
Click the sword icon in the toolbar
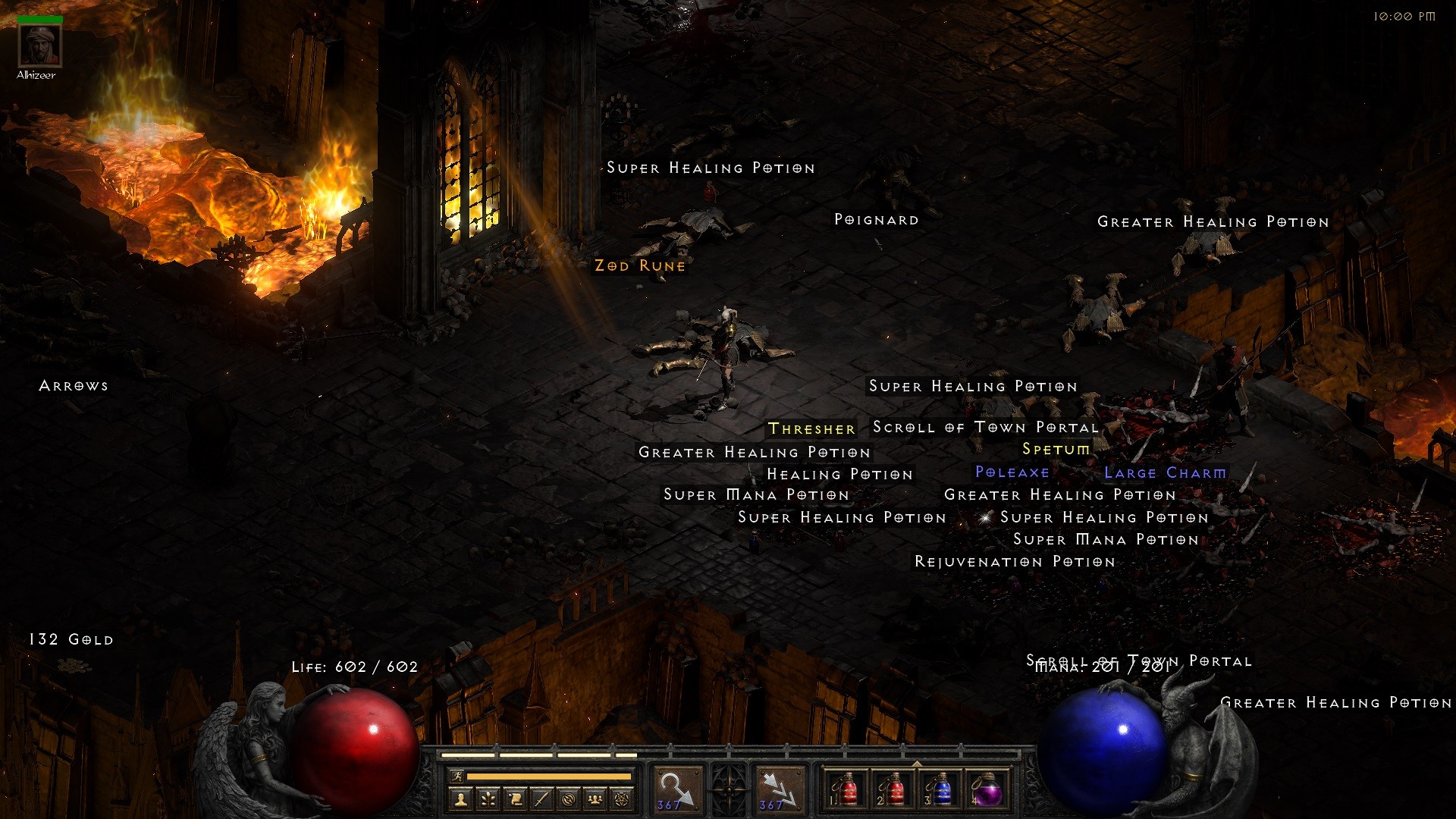point(540,799)
